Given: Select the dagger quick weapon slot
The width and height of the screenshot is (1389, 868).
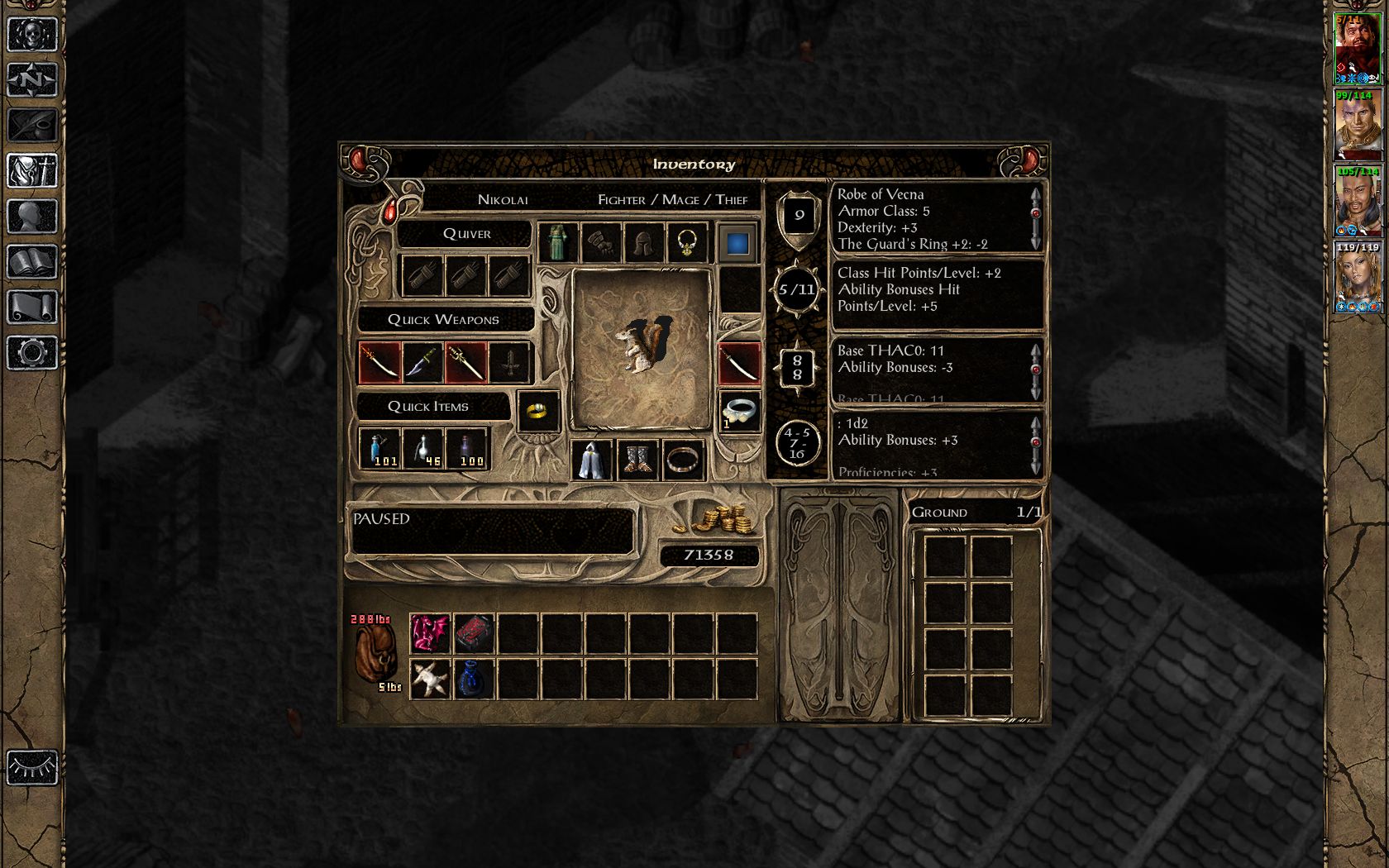Looking at the screenshot, I should [422, 363].
